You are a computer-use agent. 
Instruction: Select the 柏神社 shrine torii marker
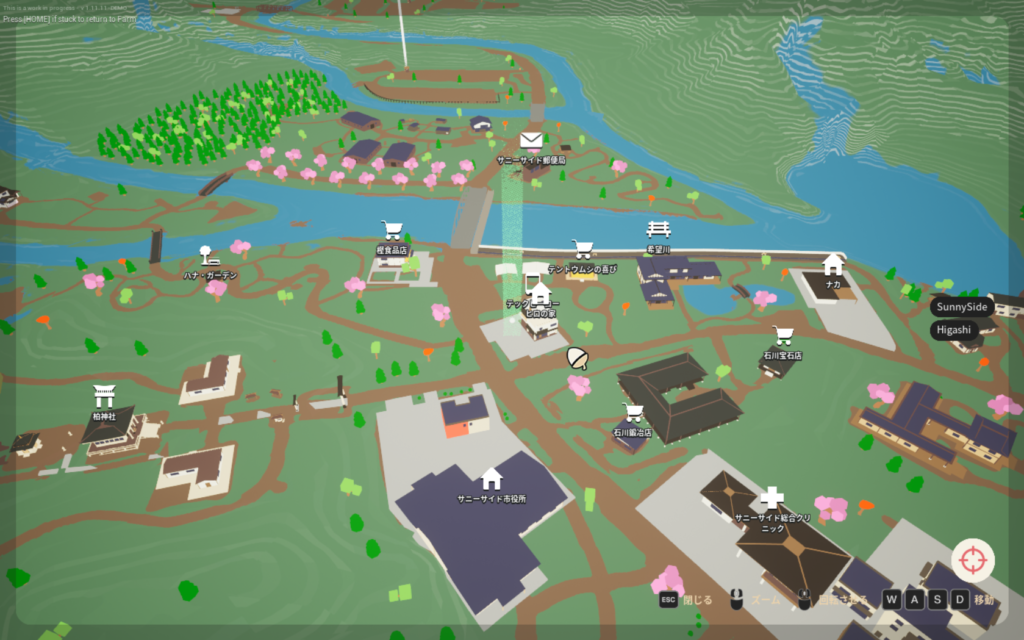pyautogui.click(x=104, y=395)
